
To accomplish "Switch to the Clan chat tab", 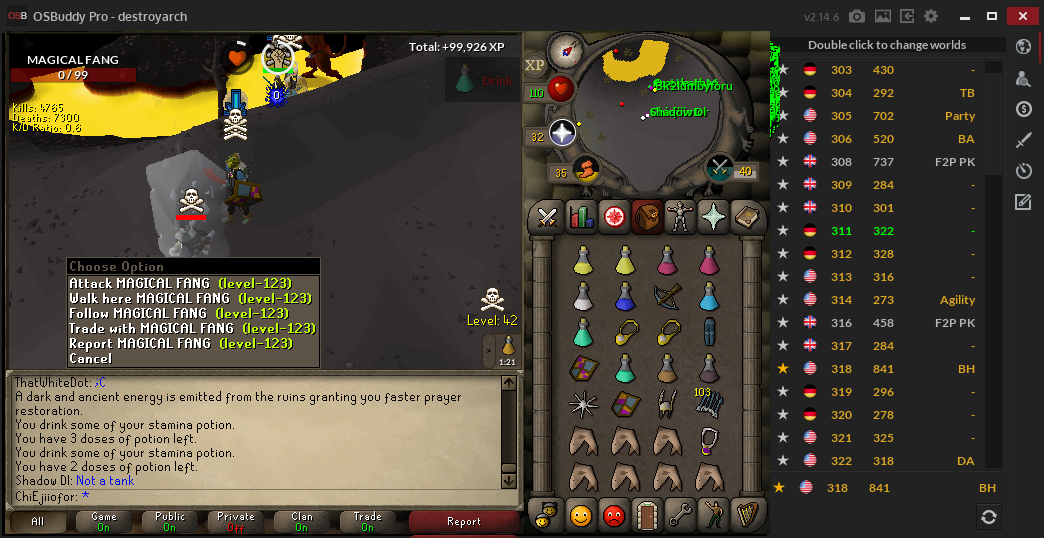I will (302, 521).
